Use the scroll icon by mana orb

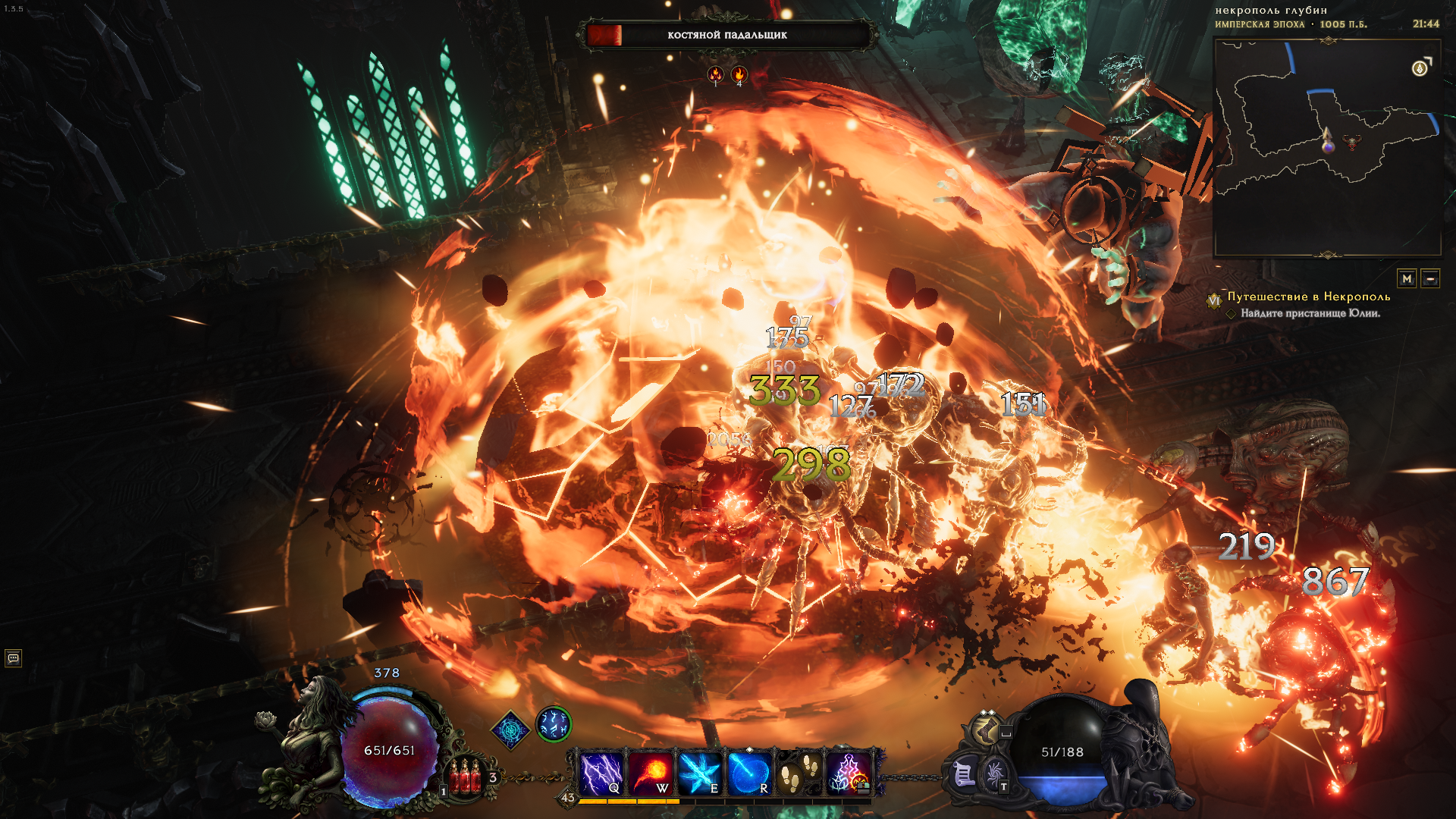coord(963,774)
